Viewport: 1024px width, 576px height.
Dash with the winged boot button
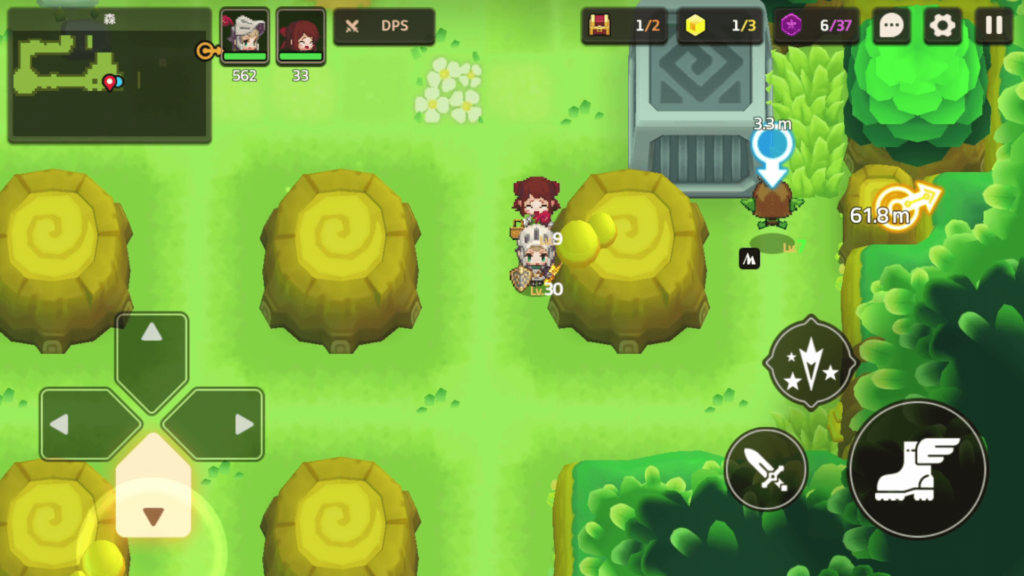[917, 470]
